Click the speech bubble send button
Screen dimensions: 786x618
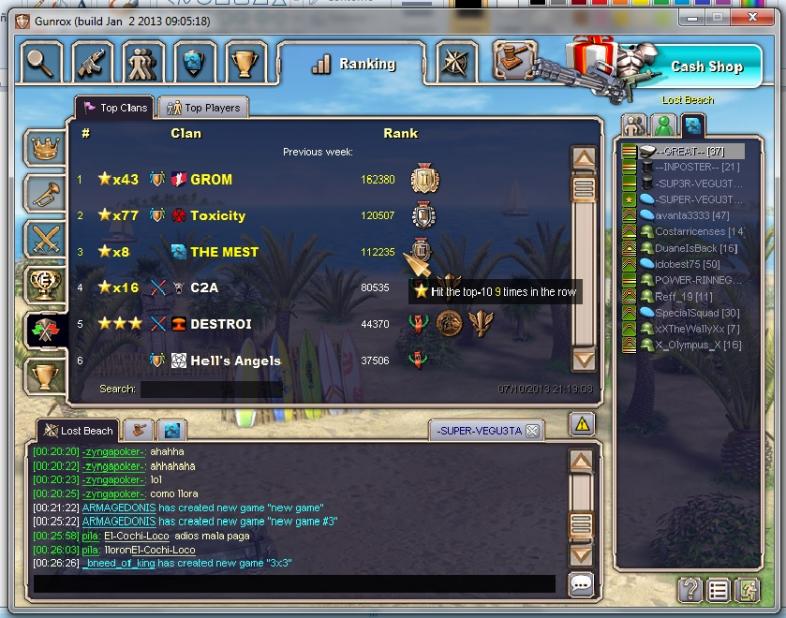581,584
